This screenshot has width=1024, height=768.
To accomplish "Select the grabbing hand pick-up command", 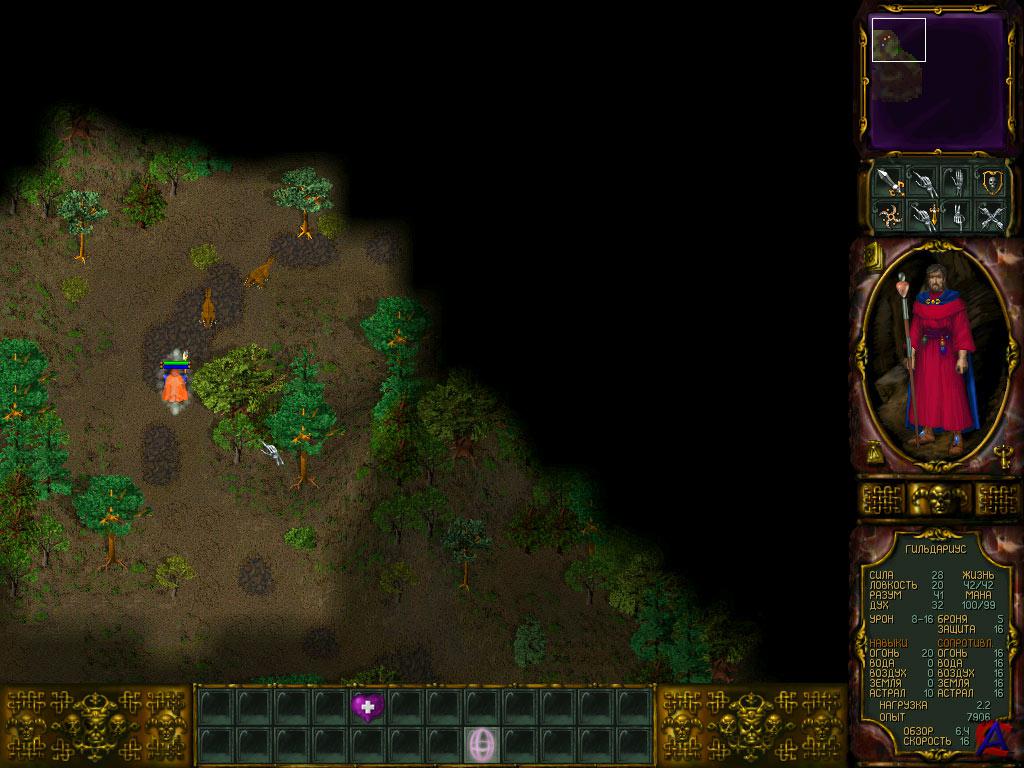I will tap(955, 214).
